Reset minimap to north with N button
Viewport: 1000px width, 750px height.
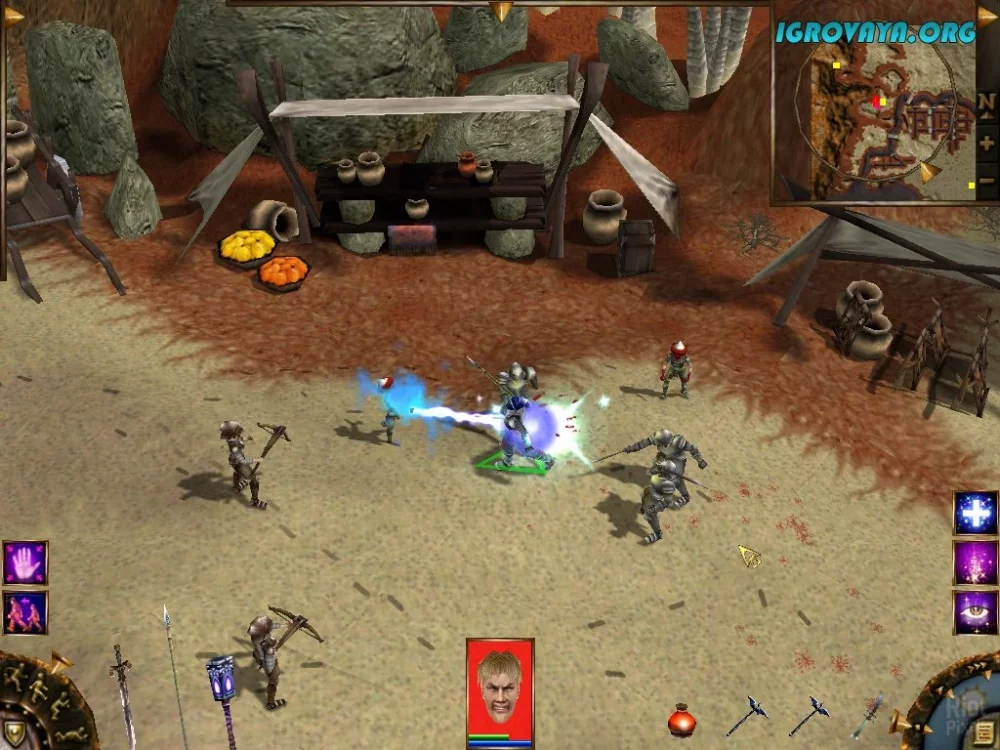coord(986,103)
